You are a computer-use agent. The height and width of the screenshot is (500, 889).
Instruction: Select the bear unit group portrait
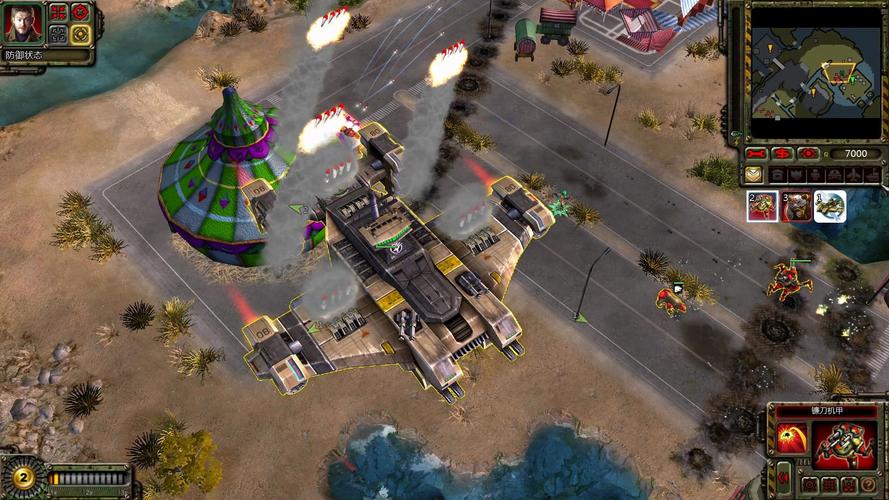pos(795,206)
